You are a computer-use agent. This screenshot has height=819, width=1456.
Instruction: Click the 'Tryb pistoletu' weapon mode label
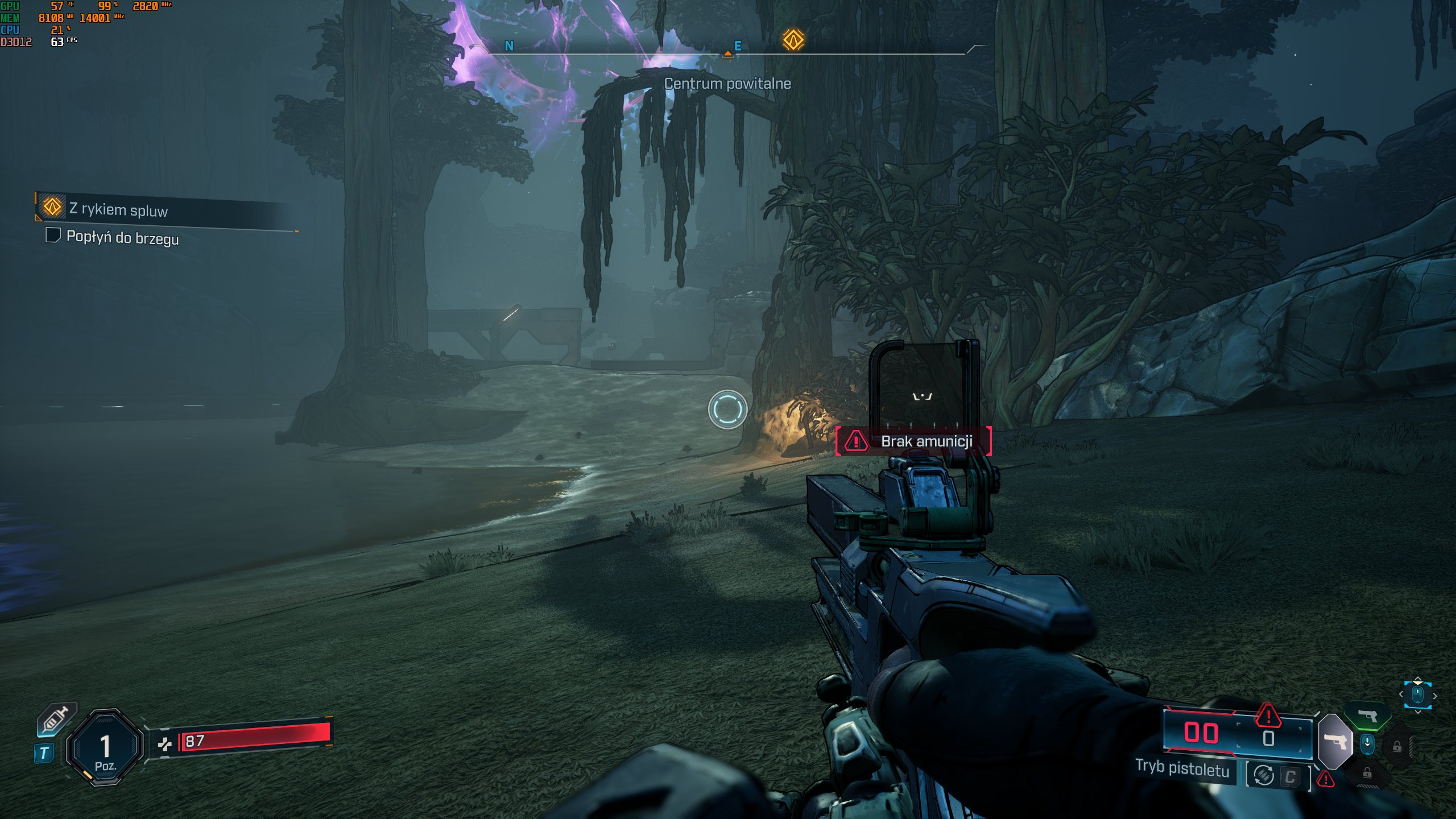click(1182, 768)
